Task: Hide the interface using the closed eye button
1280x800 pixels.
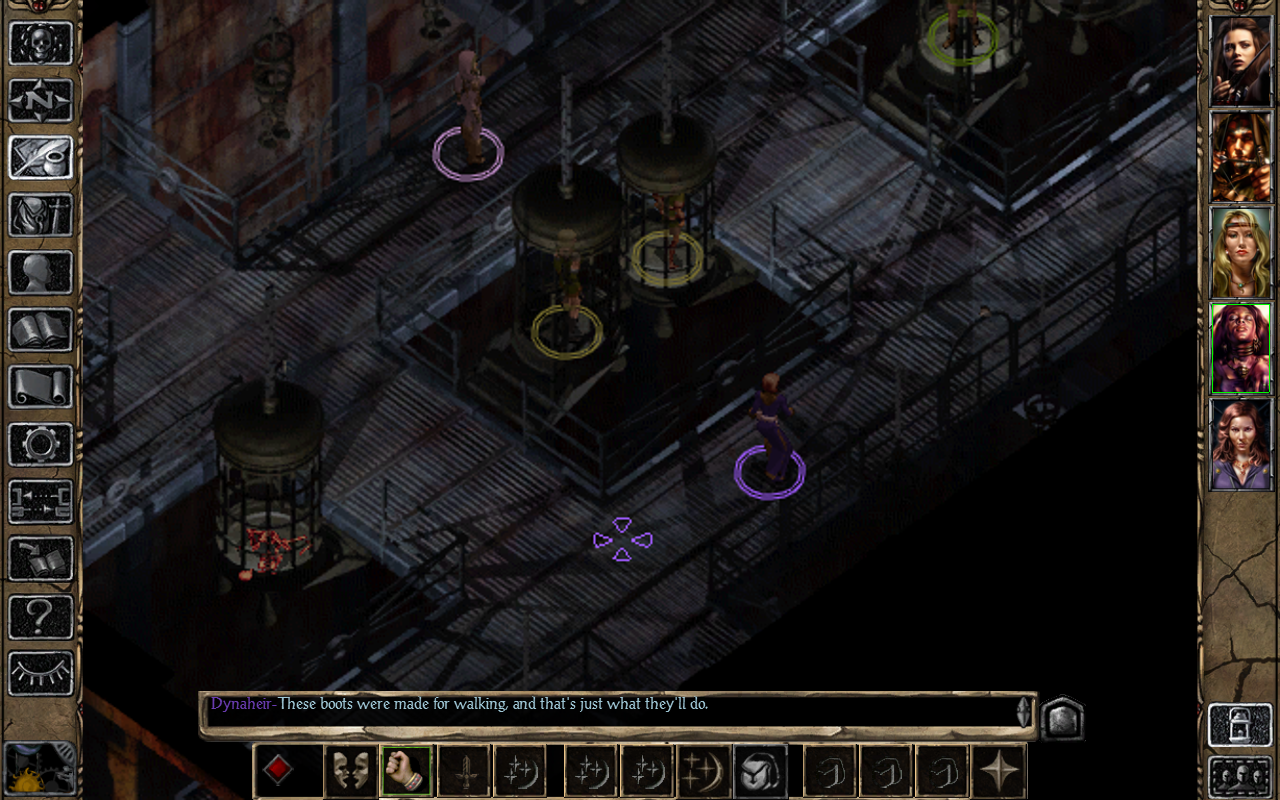Action: pos(41,673)
